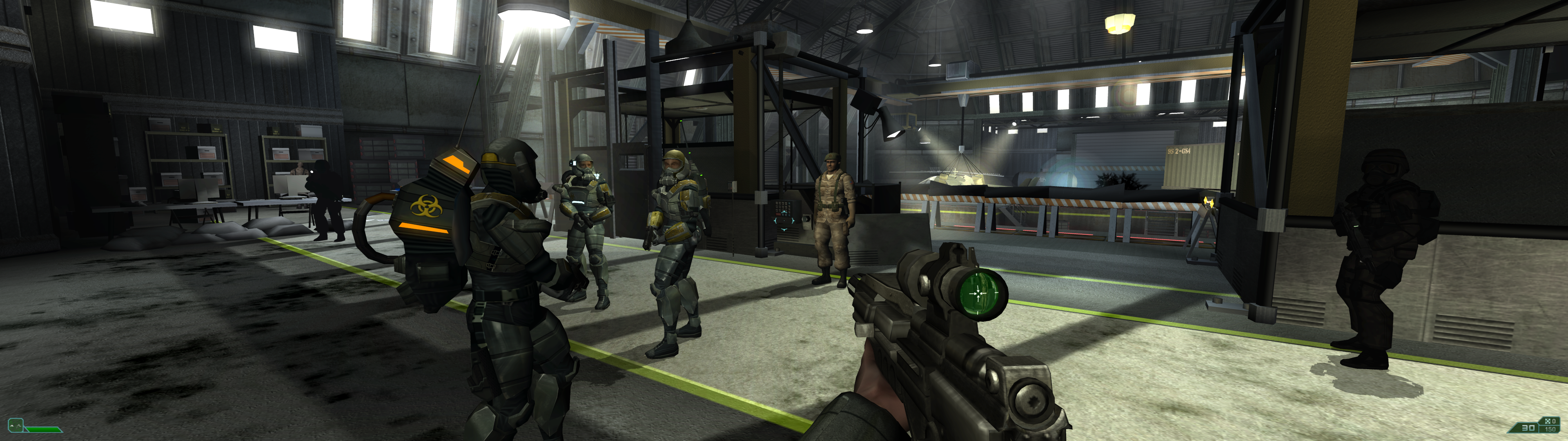Click the cyan crosshair marker on screen
1568x441 pixels.
point(784,220)
